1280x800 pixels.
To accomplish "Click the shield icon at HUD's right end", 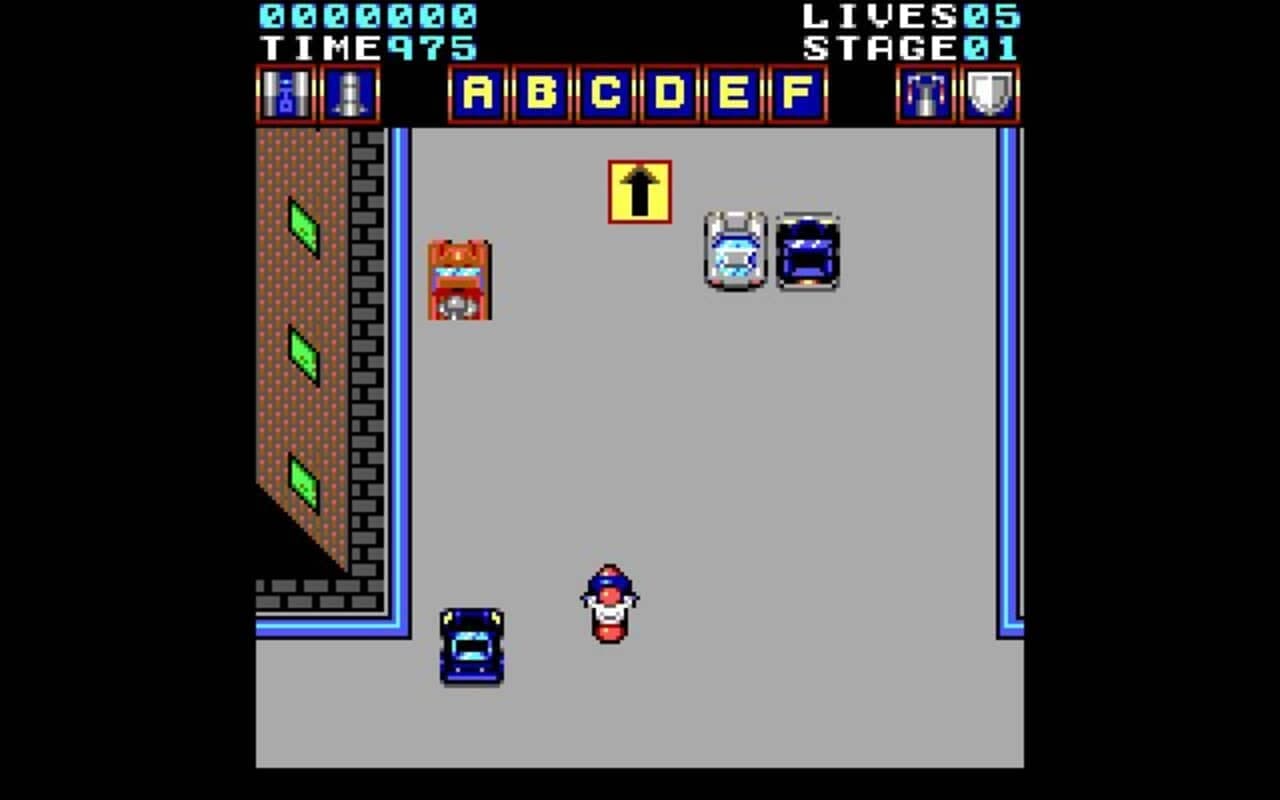I will point(988,95).
